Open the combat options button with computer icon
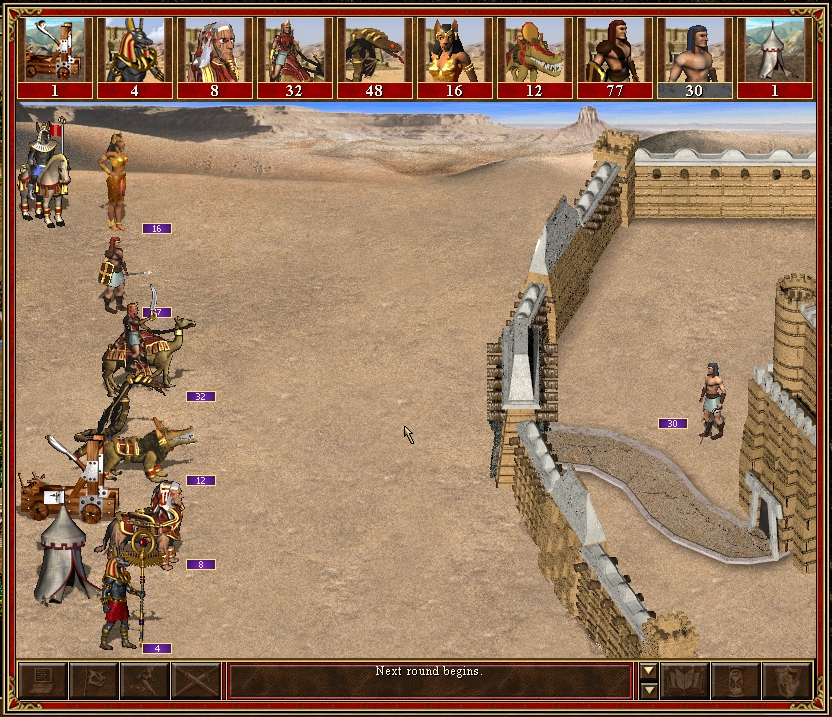The image size is (832, 717). pos(43,681)
